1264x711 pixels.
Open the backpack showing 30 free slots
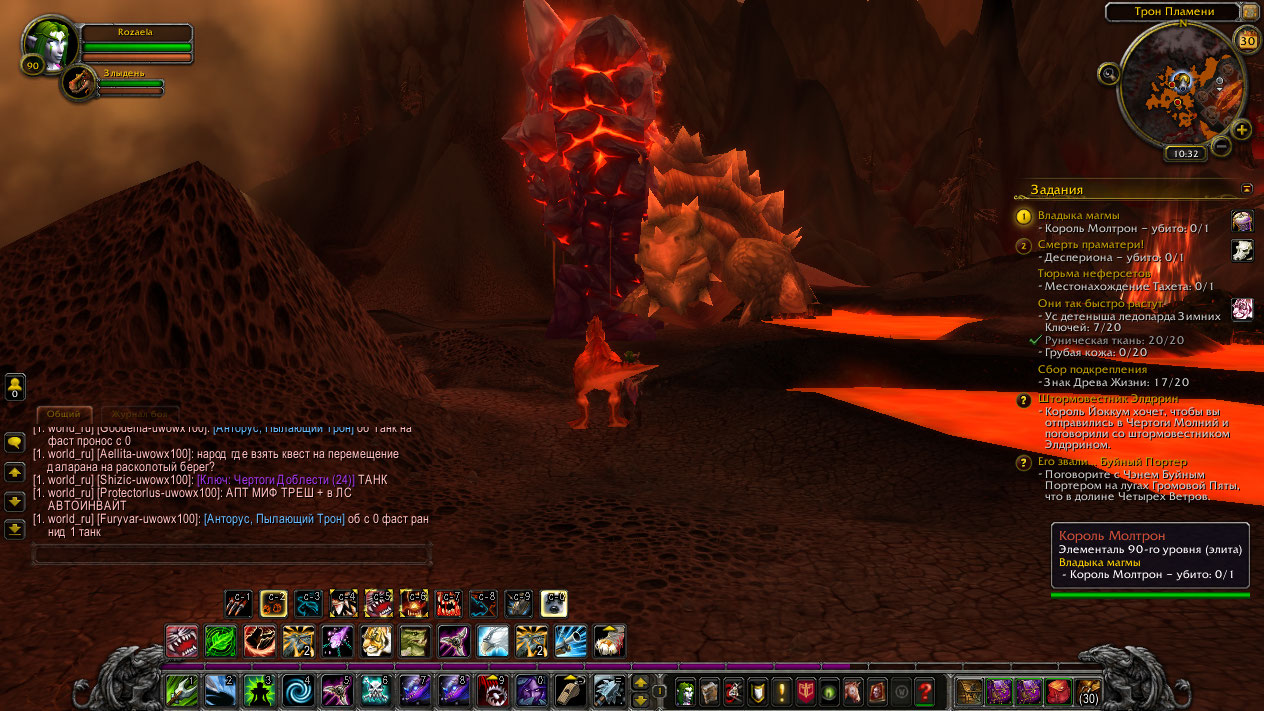pyautogui.click(x=1088, y=691)
